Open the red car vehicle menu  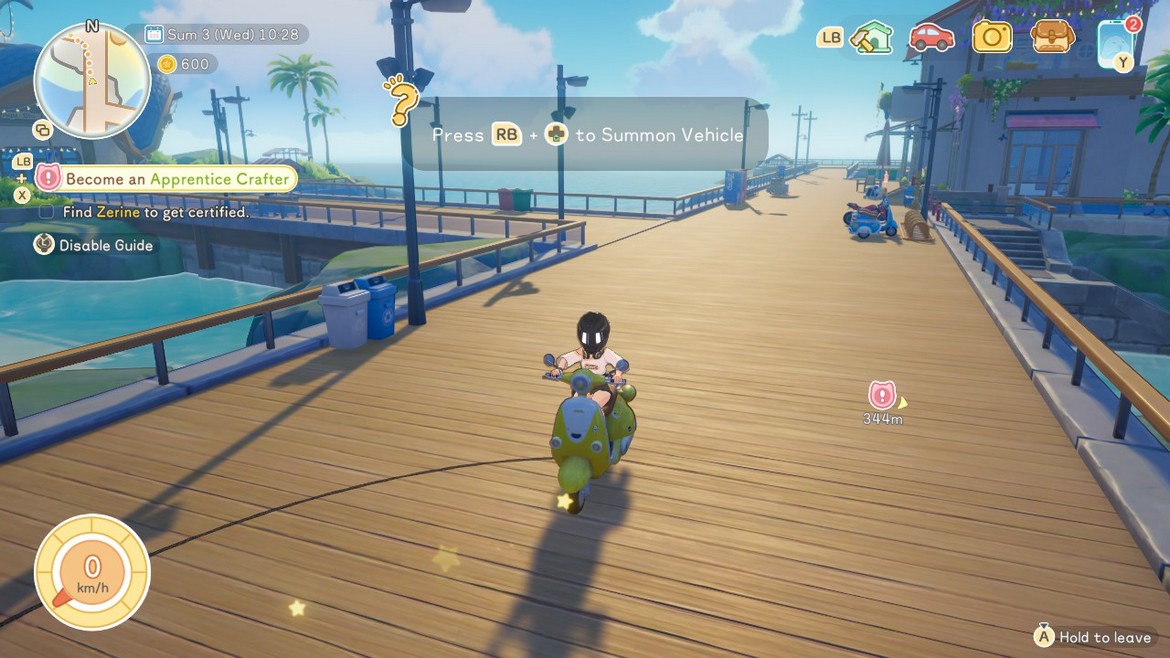(931, 37)
